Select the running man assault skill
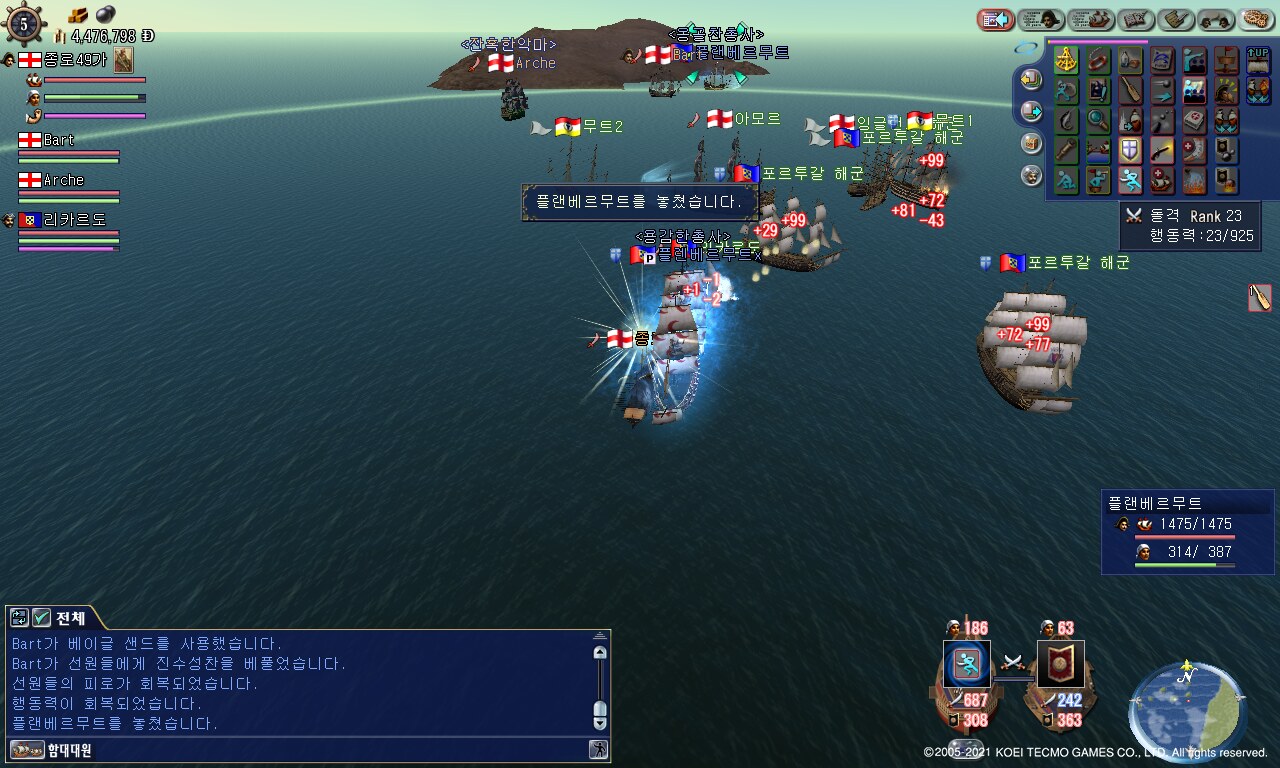Image resolution: width=1280 pixels, height=768 pixels. click(1130, 180)
